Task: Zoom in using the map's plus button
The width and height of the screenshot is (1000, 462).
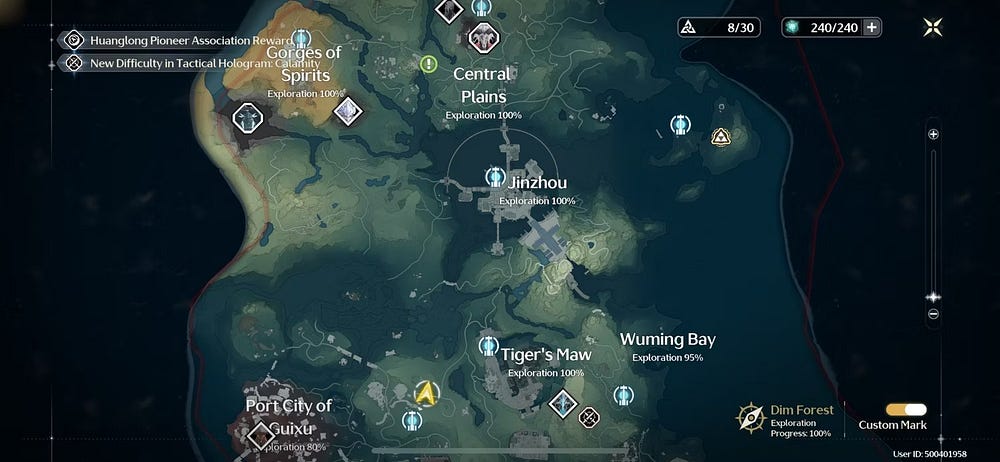Action: 933,134
